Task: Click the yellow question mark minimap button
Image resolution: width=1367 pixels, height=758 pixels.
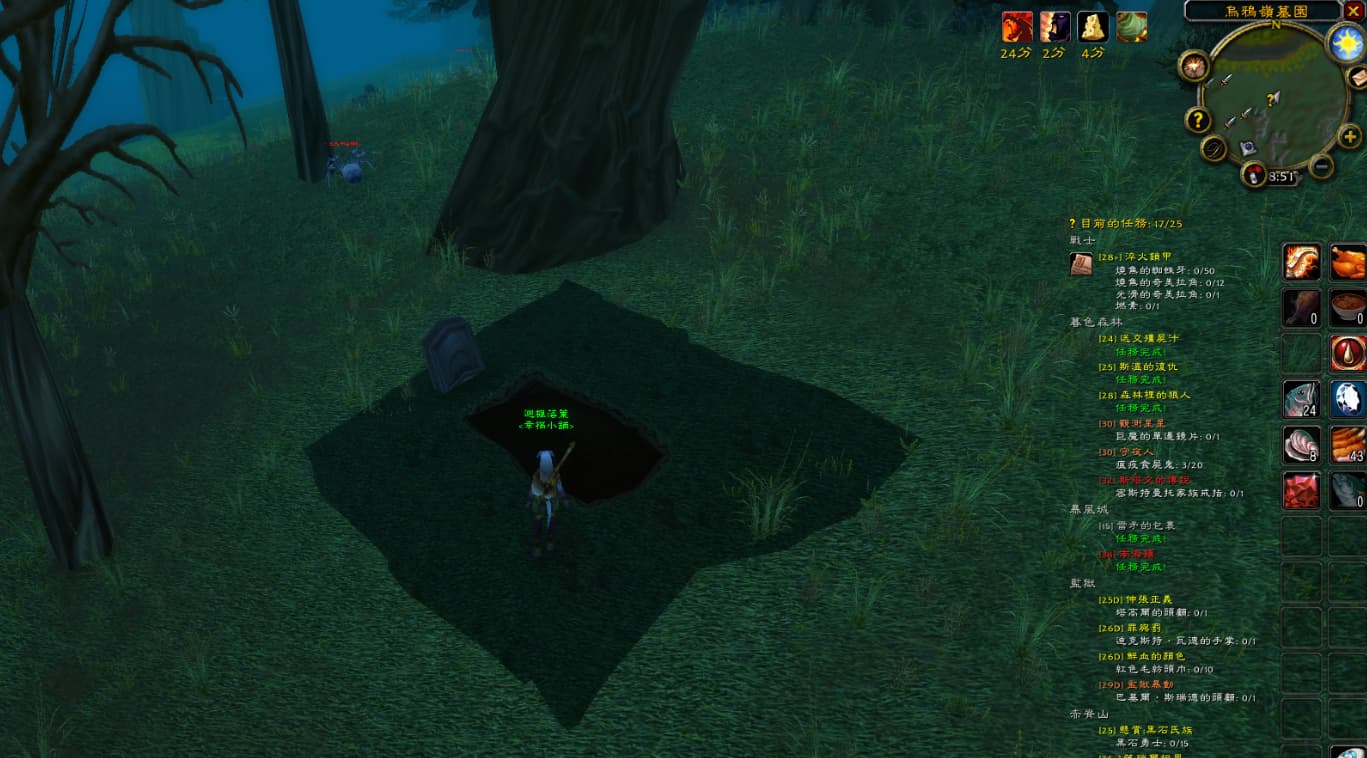Action: click(1198, 120)
